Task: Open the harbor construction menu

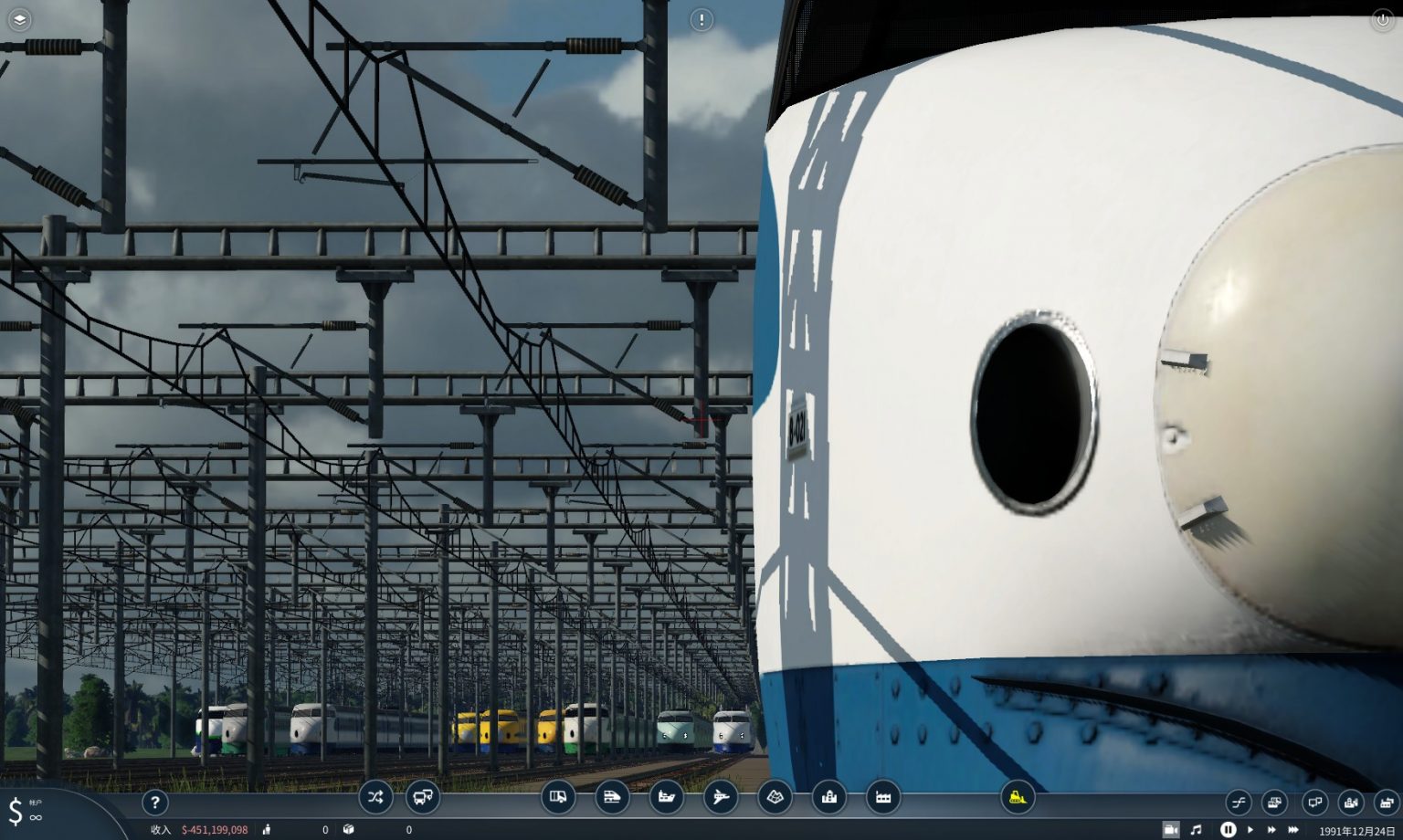Action: tap(666, 797)
